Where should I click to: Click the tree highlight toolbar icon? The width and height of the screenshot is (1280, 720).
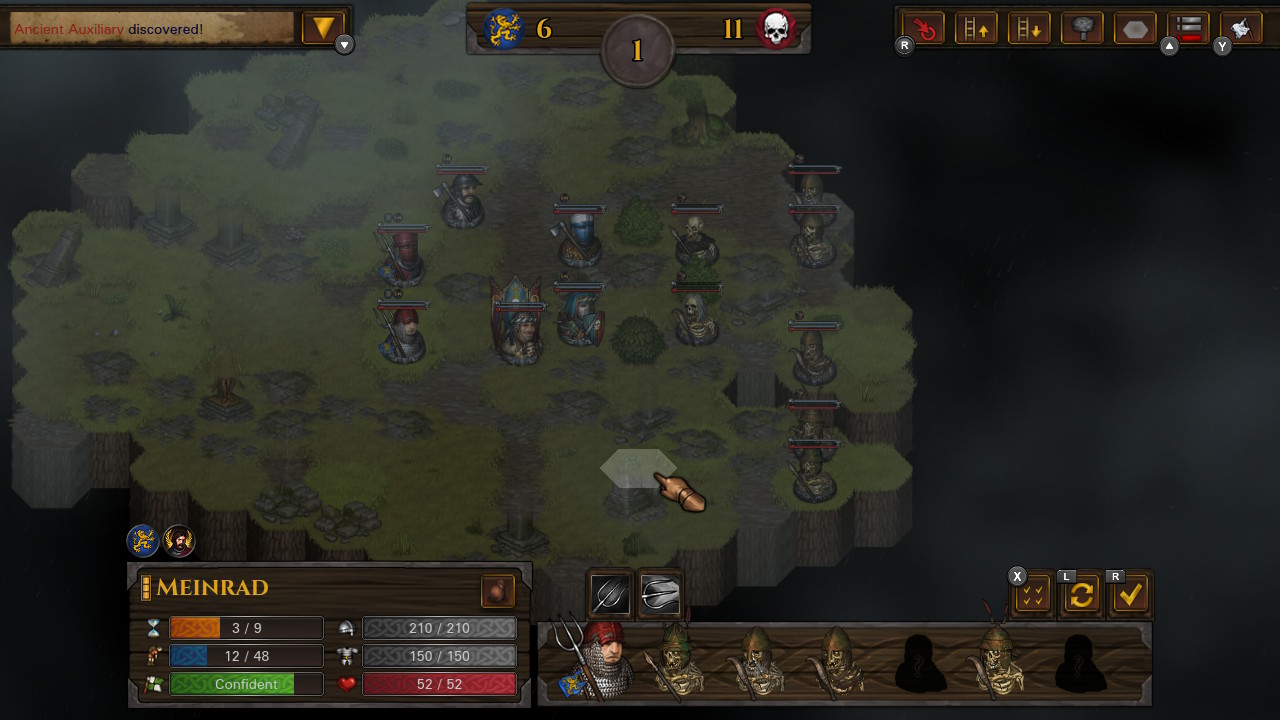pos(1082,27)
